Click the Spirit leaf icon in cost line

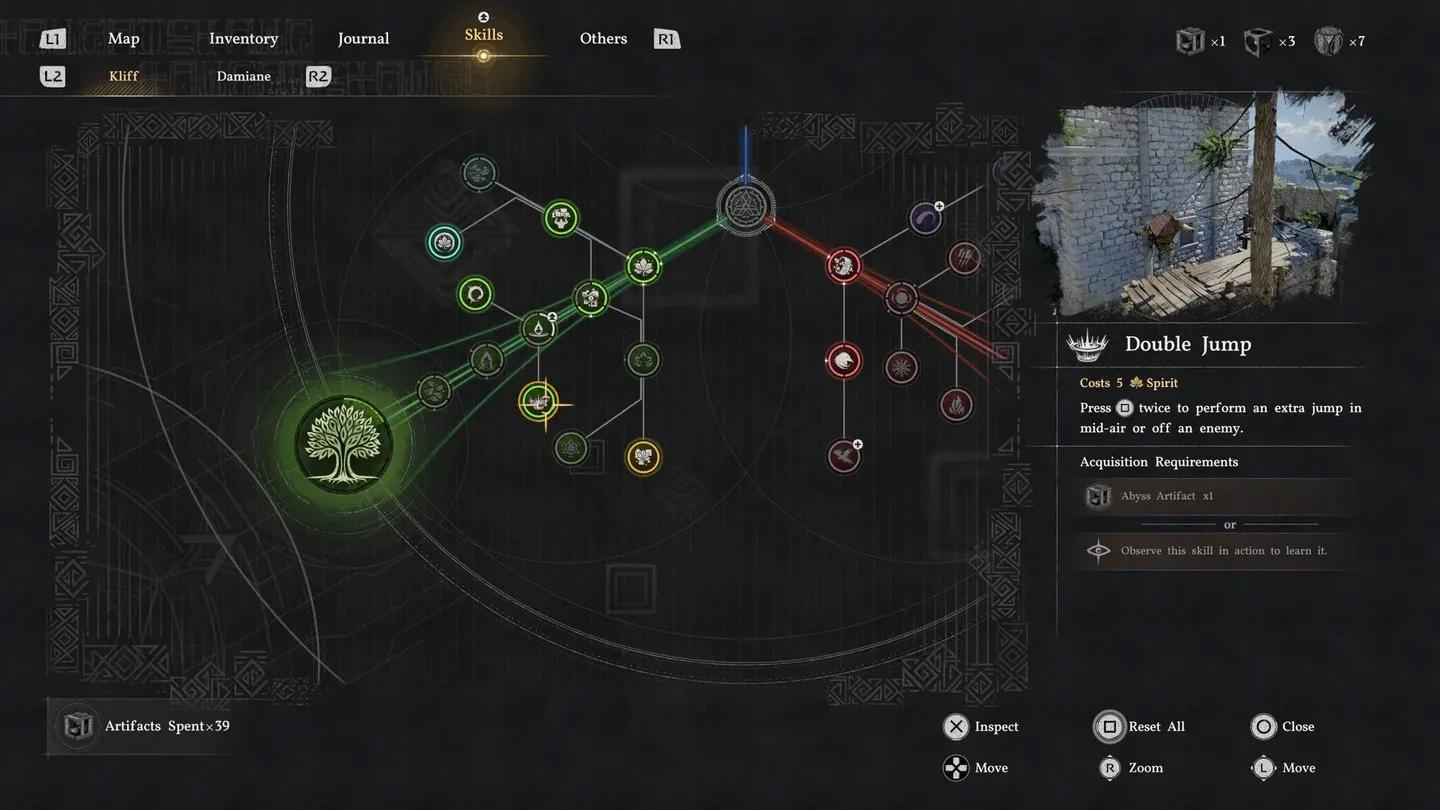point(1139,382)
